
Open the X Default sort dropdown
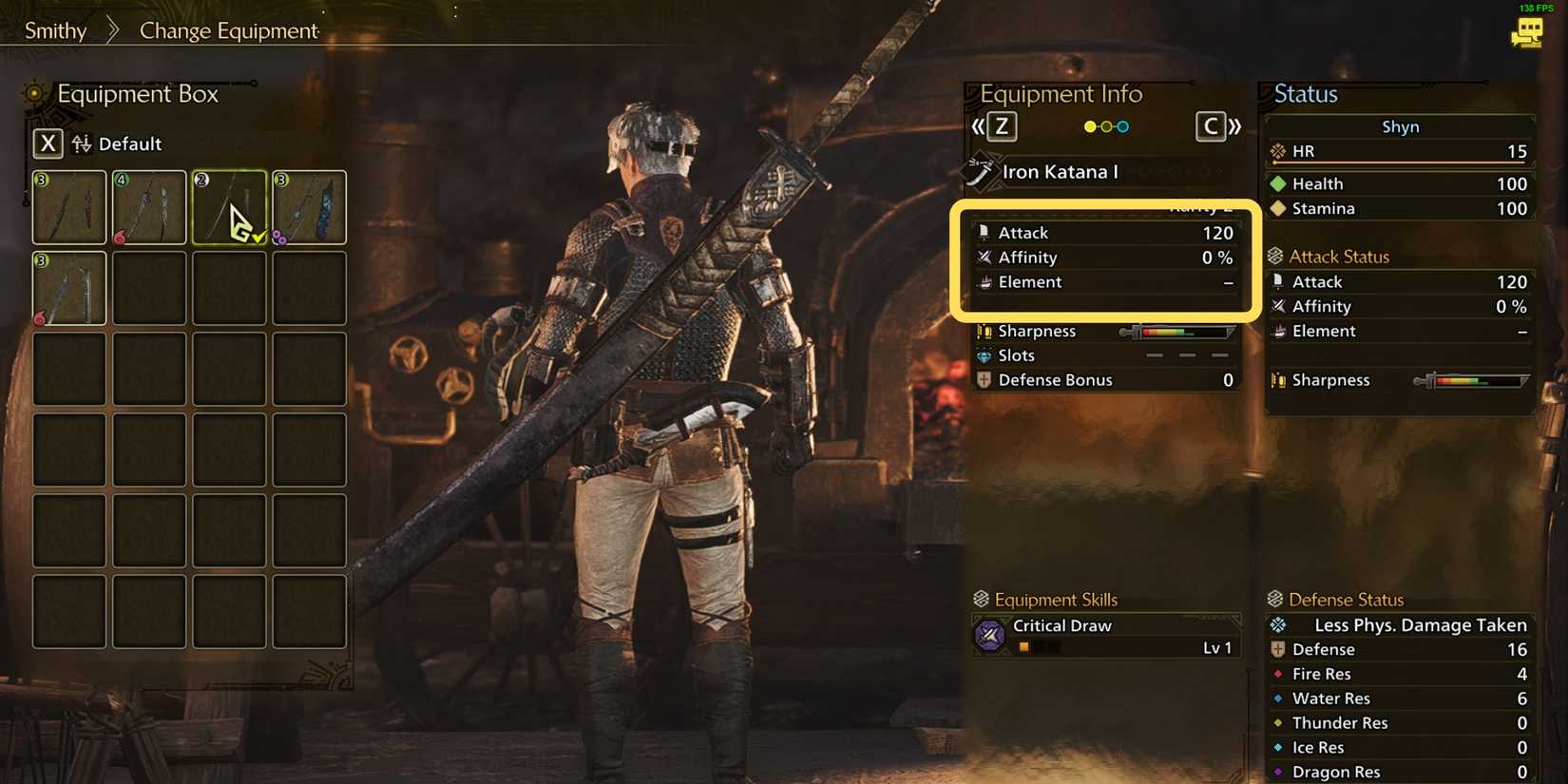coord(48,143)
